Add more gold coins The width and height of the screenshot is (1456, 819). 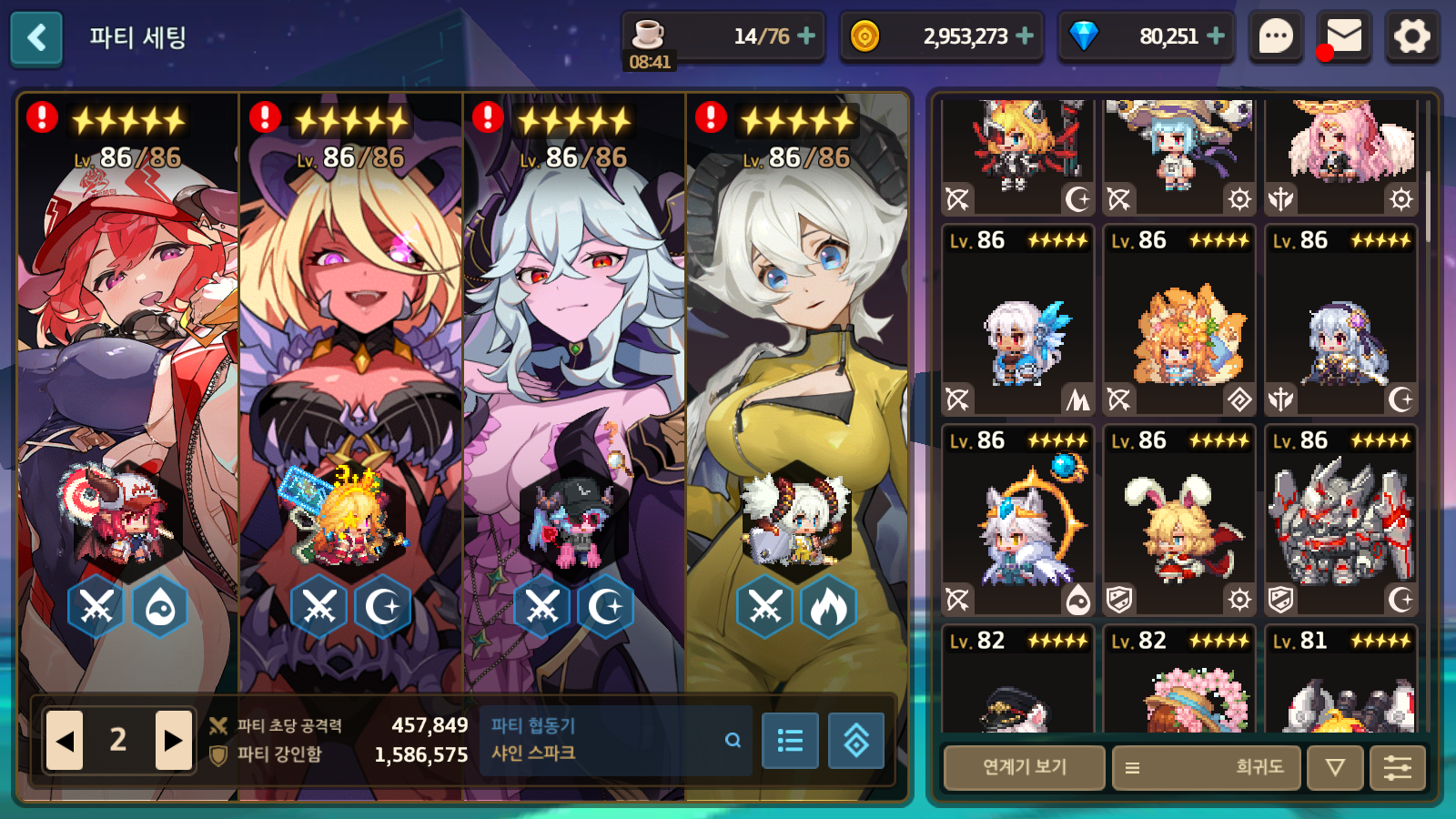coord(1025,36)
